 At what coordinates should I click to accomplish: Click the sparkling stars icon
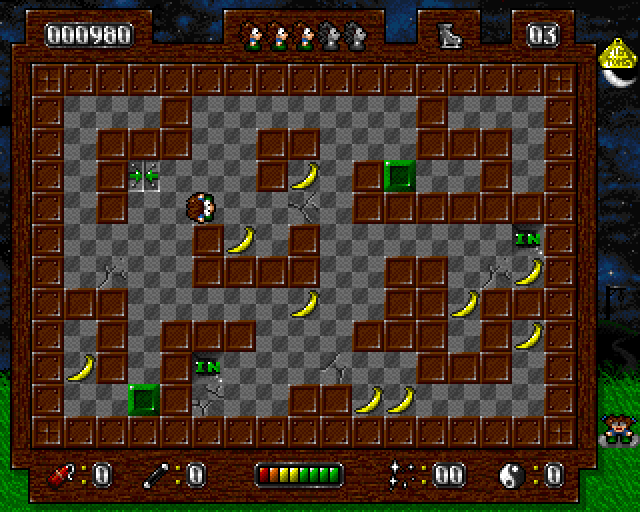pyautogui.click(x=404, y=473)
